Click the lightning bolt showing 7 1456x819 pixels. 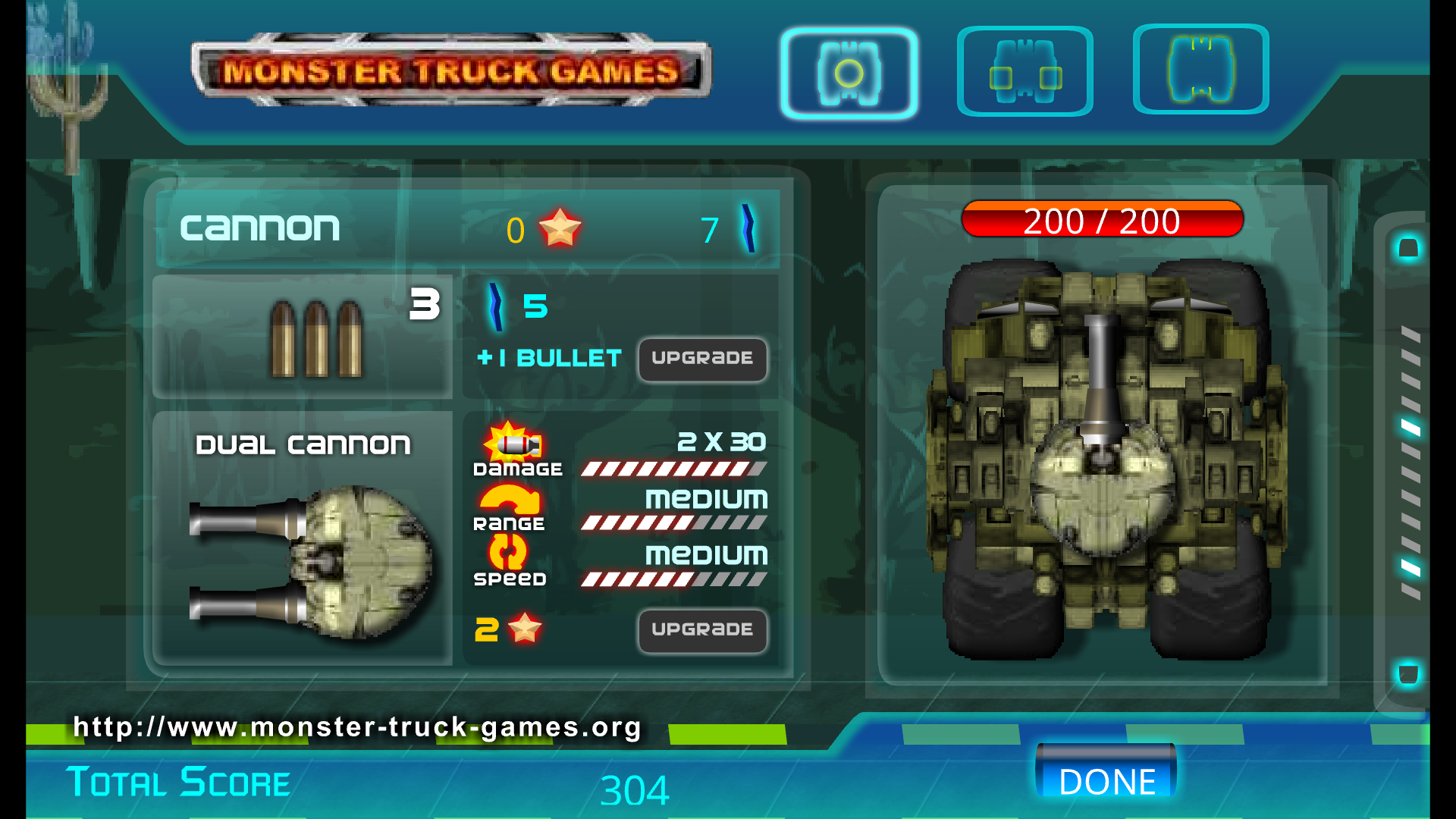pyautogui.click(x=749, y=226)
